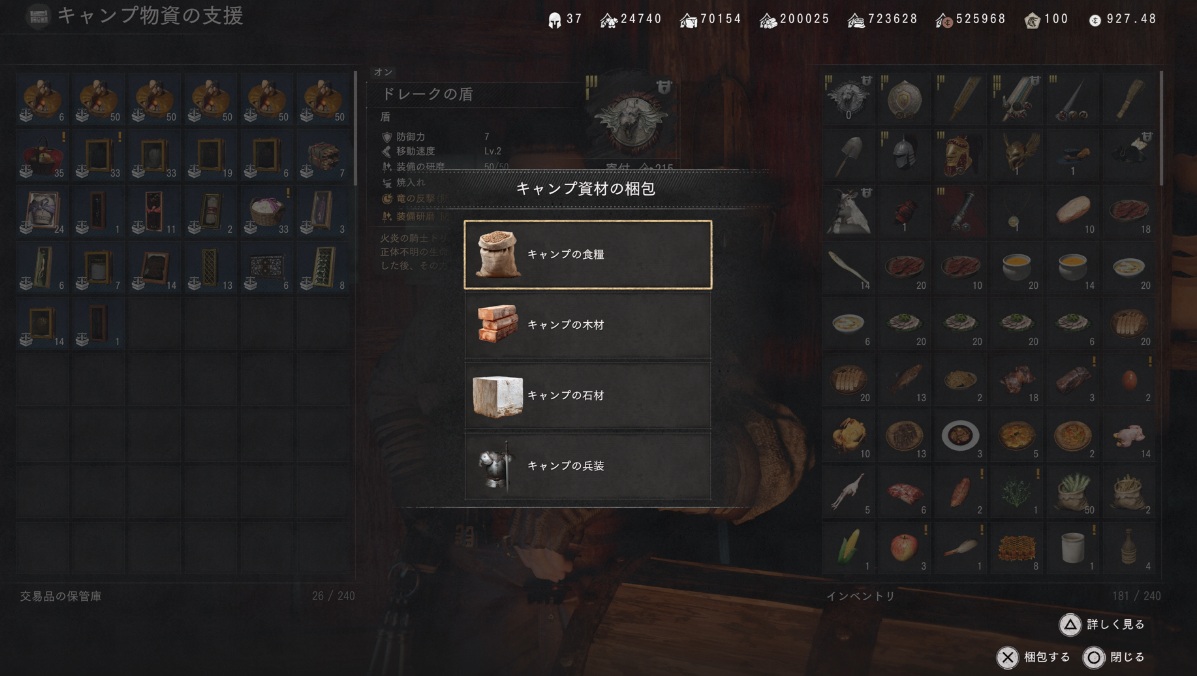Select キャンプの兵装 armor option
Image resolution: width=1197 pixels, height=676 pixels.
point(588,466)
